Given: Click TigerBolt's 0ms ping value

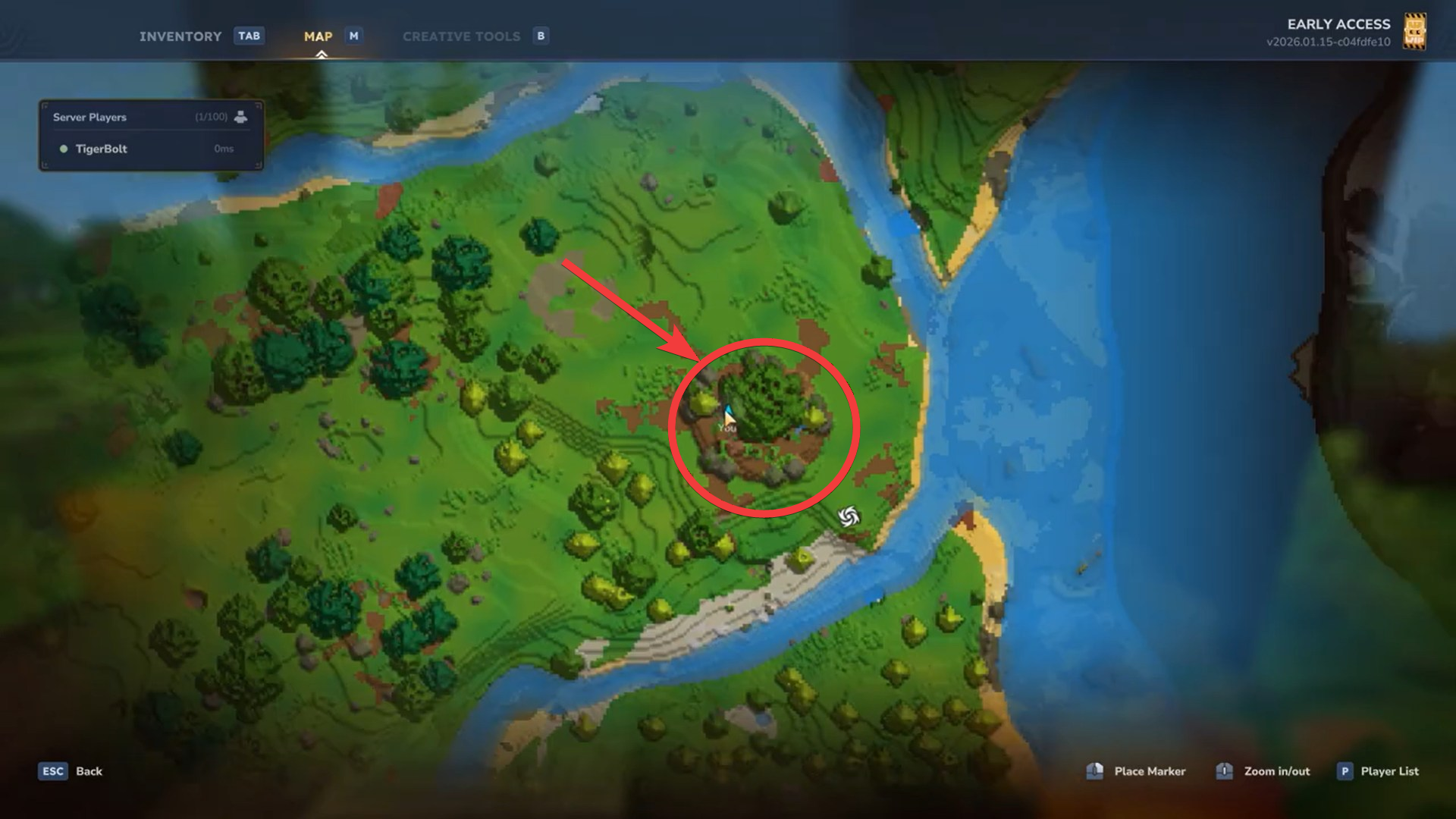Looking at the screenshot, I should click(224, 149).
